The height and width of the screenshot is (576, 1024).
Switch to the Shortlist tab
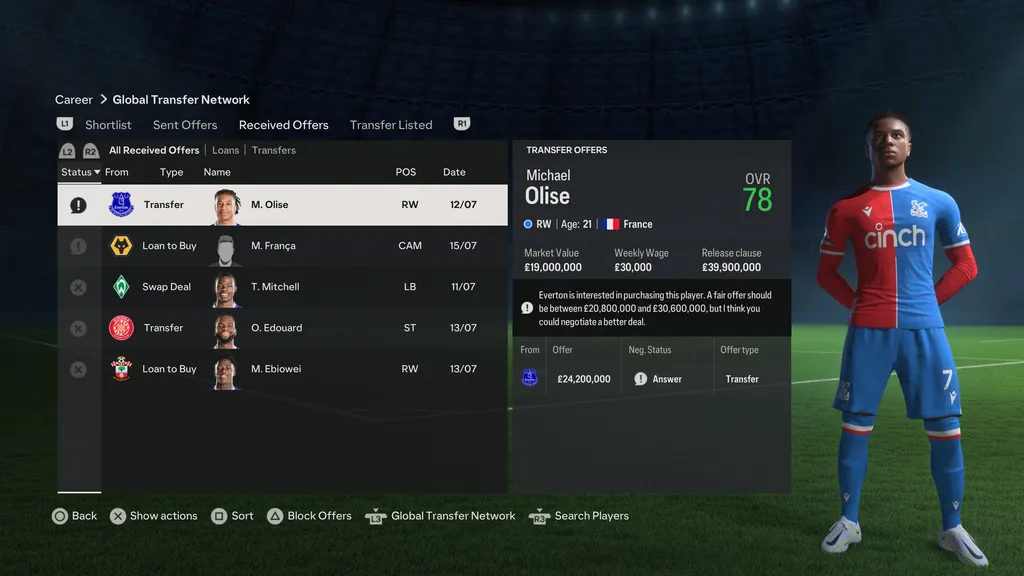click(108, 125)
